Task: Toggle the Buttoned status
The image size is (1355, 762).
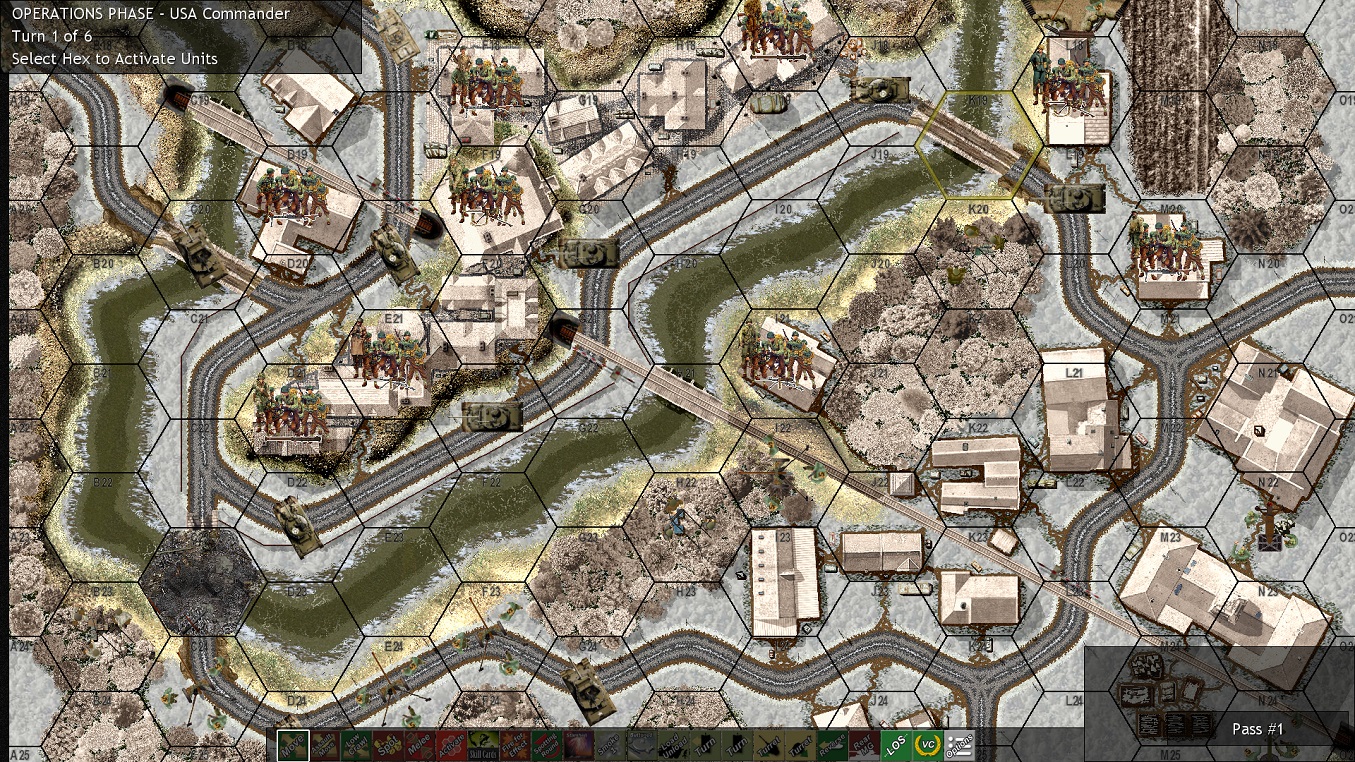Action: pos(641,744)
